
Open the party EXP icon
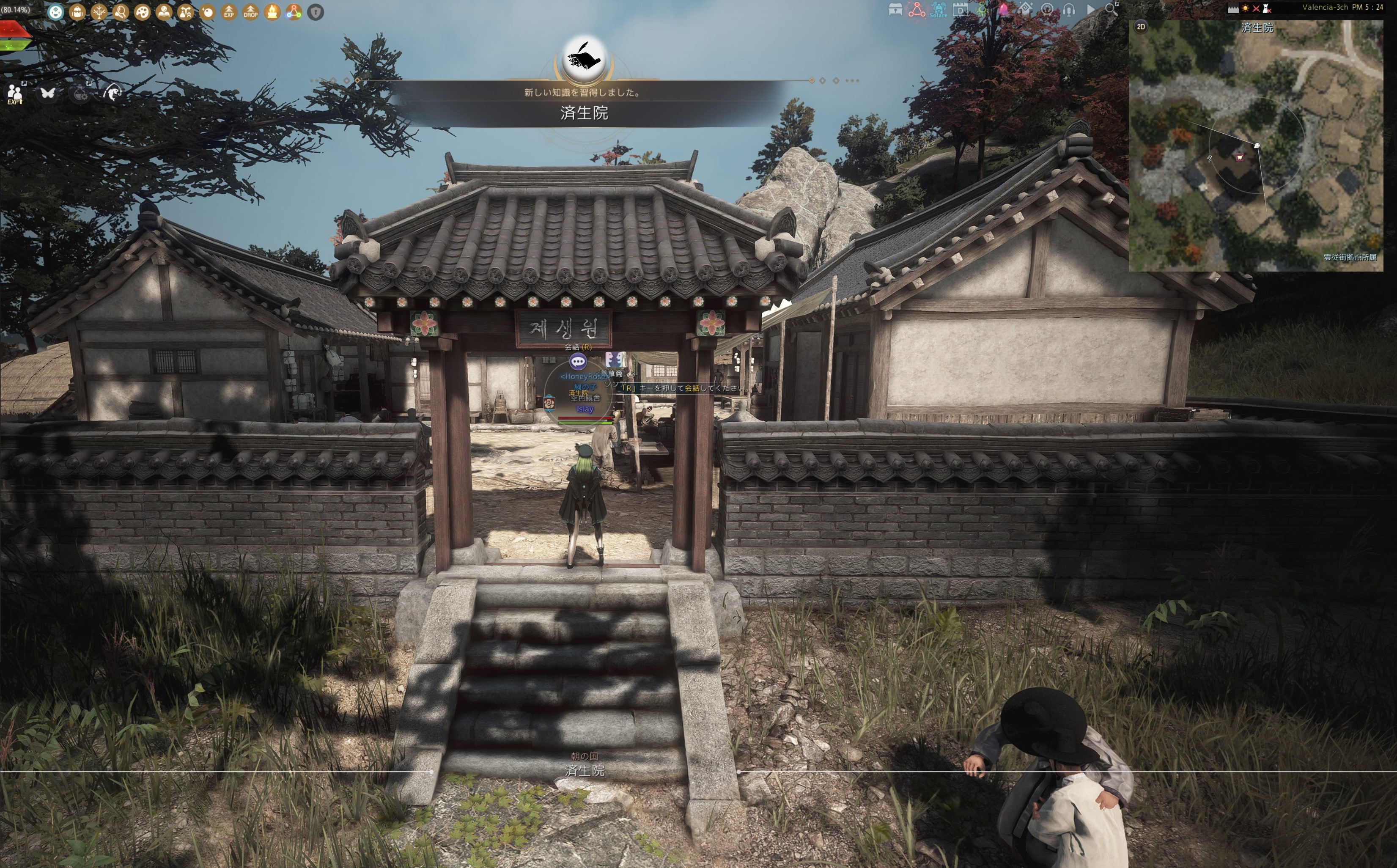pos(15,93)
